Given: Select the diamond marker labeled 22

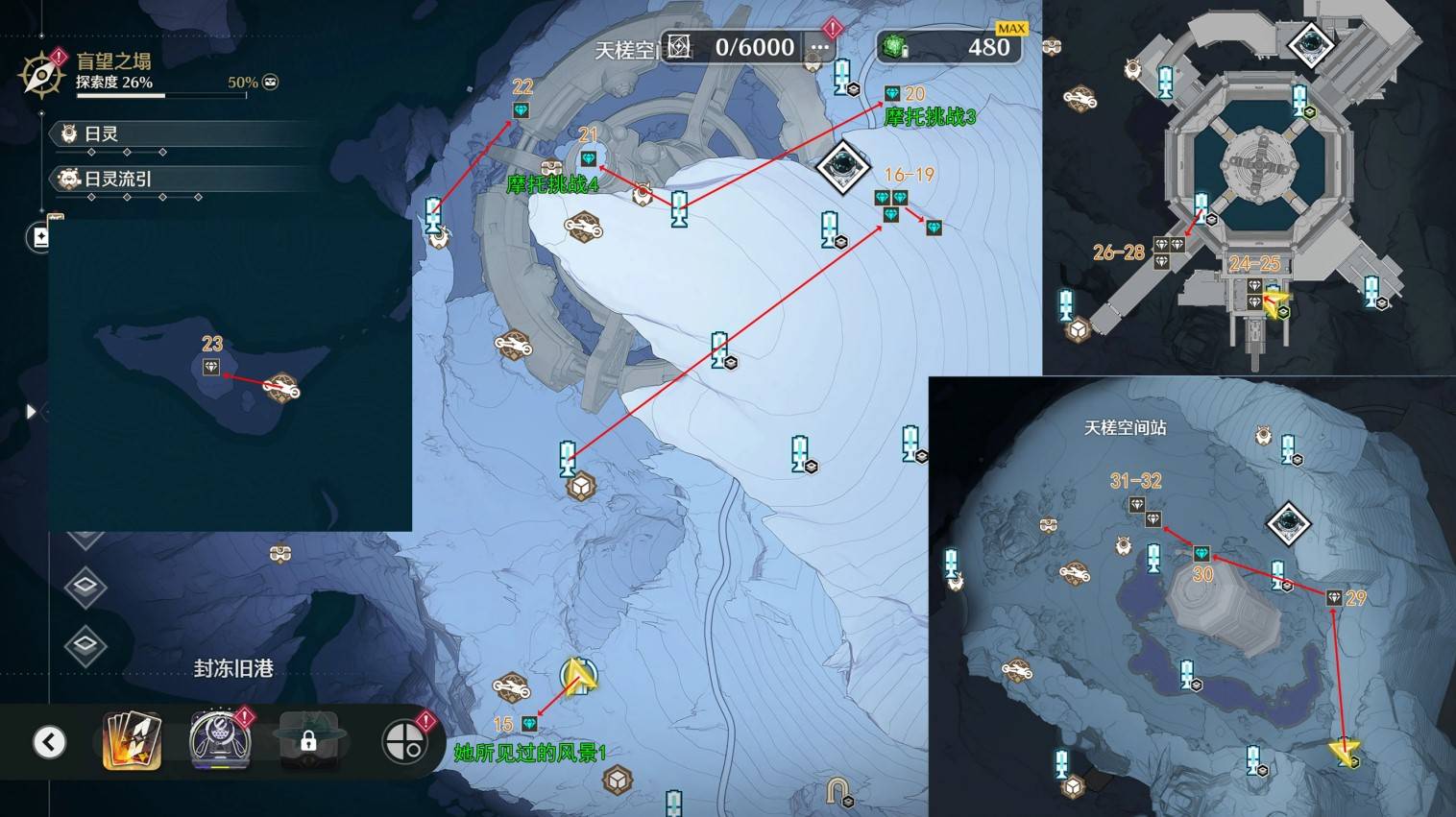Looking at the screenshot, I should click(521, 111).
